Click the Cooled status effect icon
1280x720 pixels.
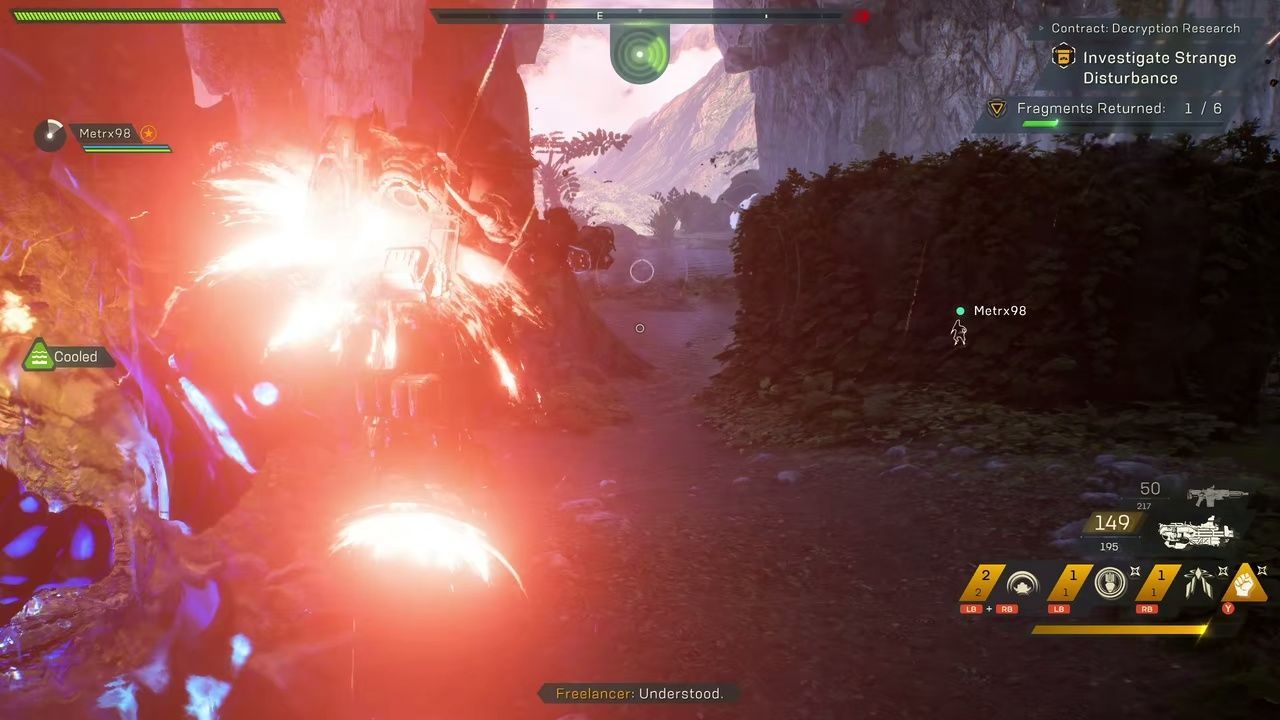pos(38,356)
